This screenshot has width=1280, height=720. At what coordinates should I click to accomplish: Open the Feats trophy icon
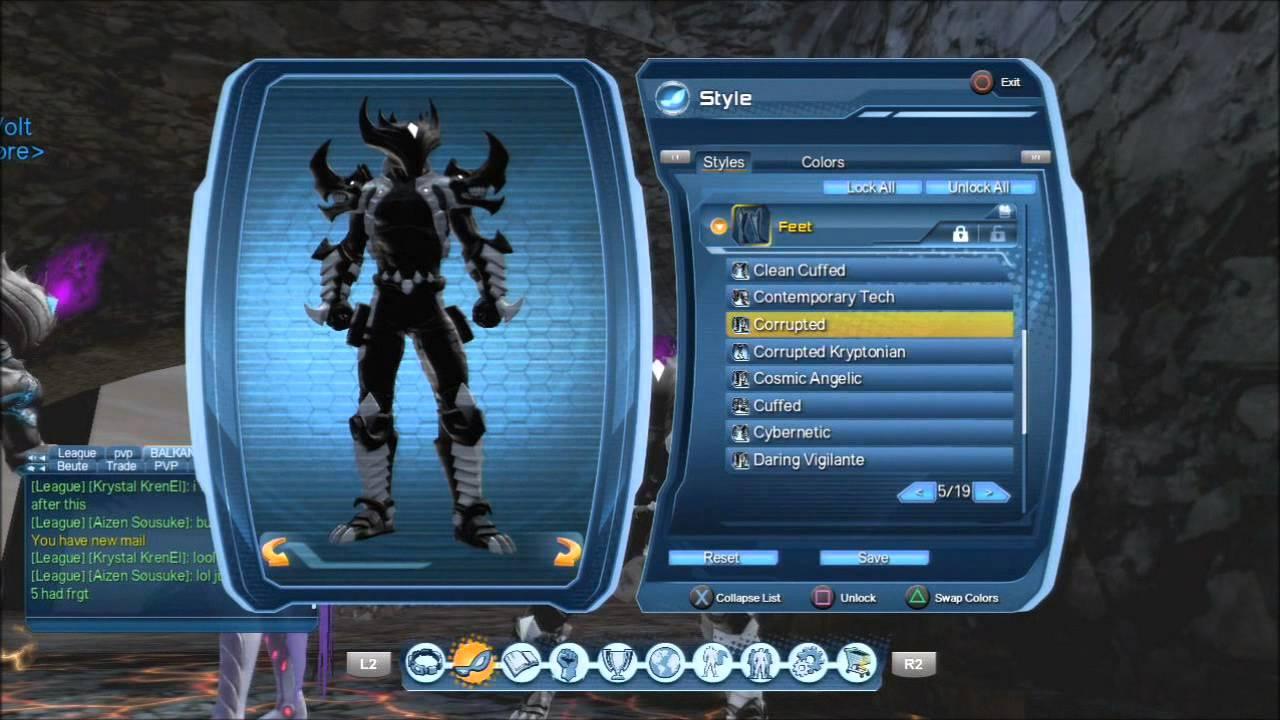pyautogui.click(x=617, y=663)
